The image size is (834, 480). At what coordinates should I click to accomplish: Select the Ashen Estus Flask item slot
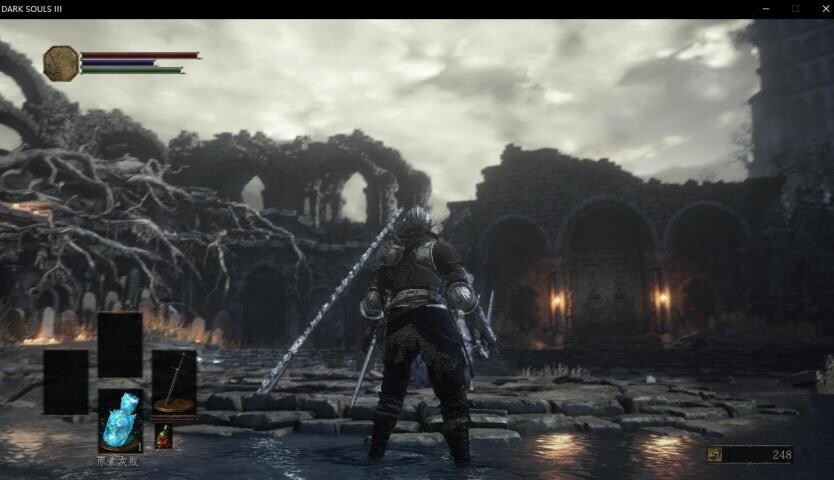(x=119, y=421)
